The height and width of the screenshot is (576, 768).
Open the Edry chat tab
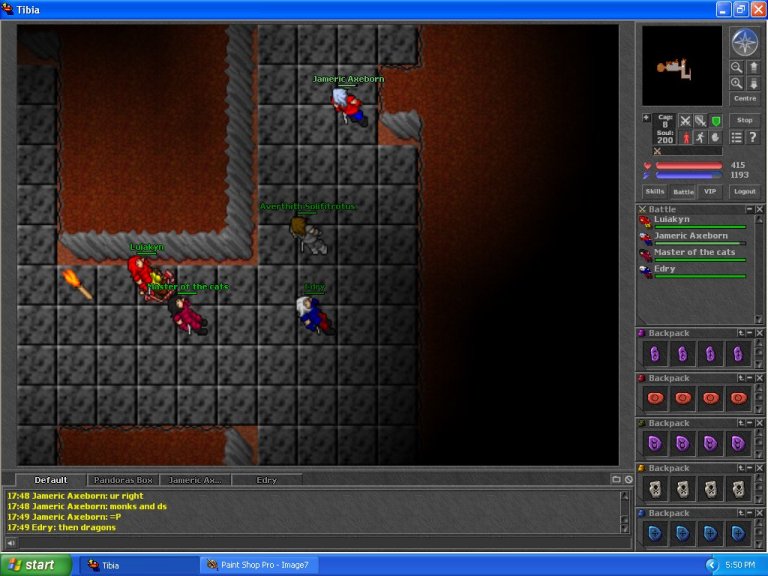[266, 480]
